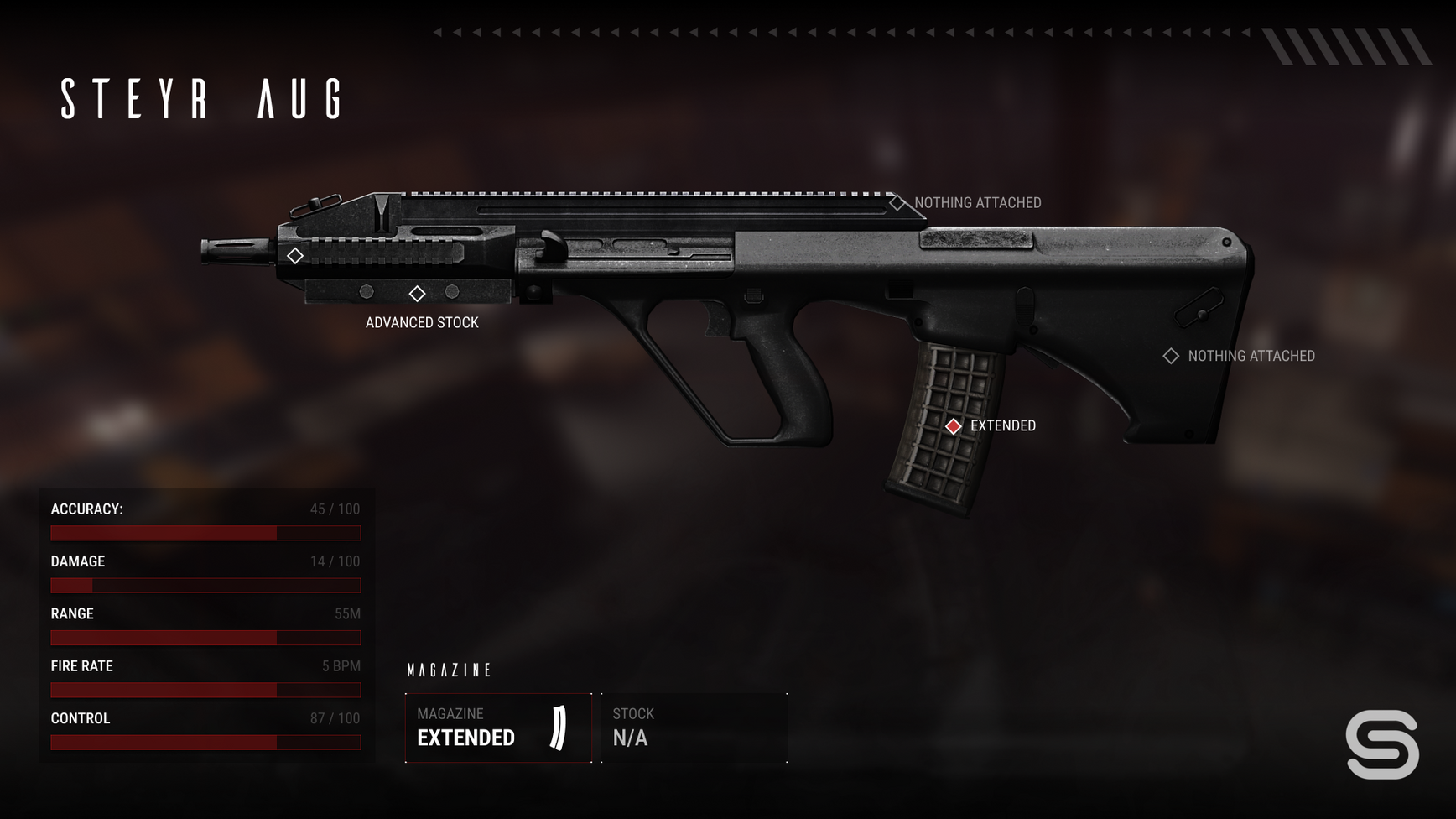Screen dimensions: 1456x819
Task: Choose the Stock N/A tile
Action: (694, 728)
